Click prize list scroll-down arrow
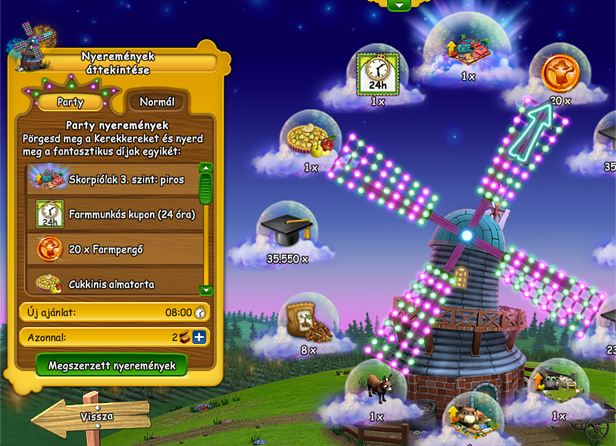This screenshot has width=616, height=446. 206,290
